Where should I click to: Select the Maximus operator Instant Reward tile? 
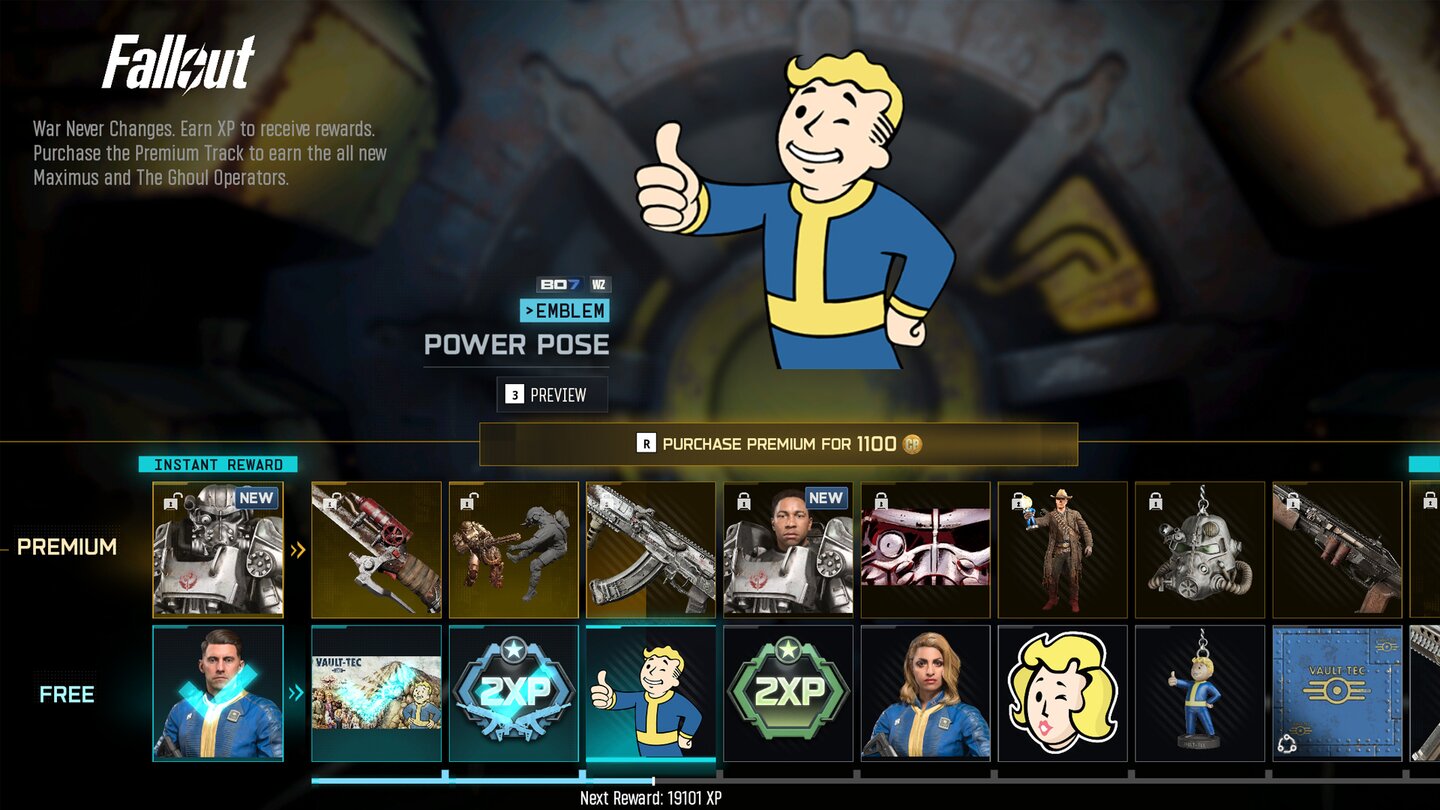[x=218, y=548]
